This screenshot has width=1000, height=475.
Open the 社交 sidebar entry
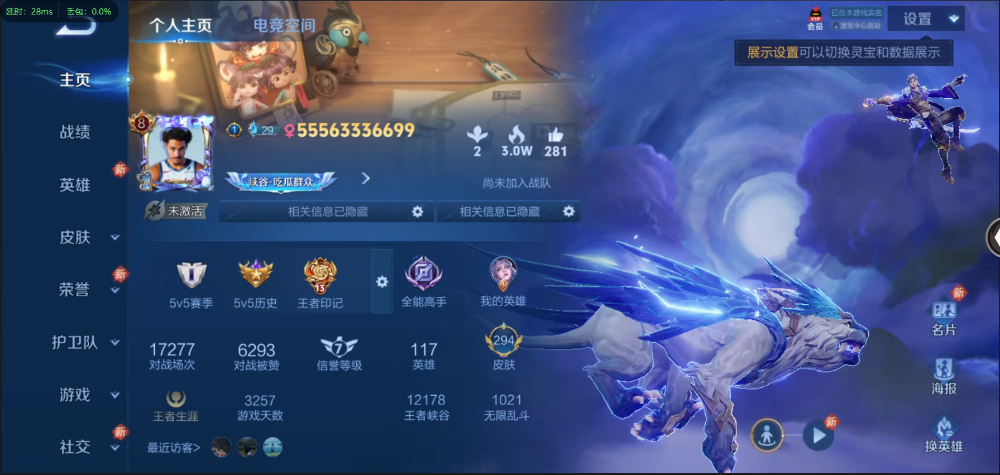[x=75, y=446]
